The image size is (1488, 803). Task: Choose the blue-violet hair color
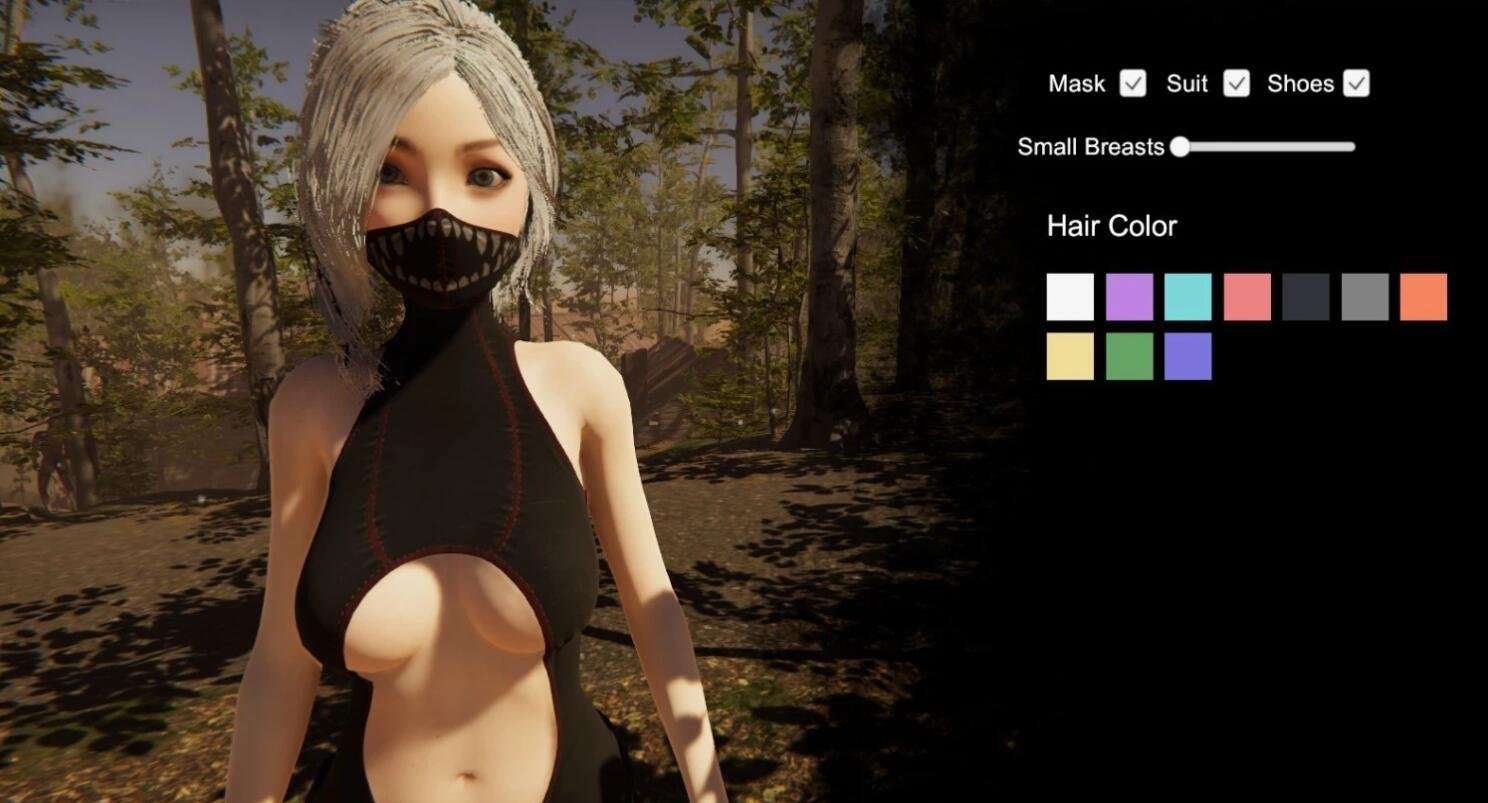pos(1187,356)
